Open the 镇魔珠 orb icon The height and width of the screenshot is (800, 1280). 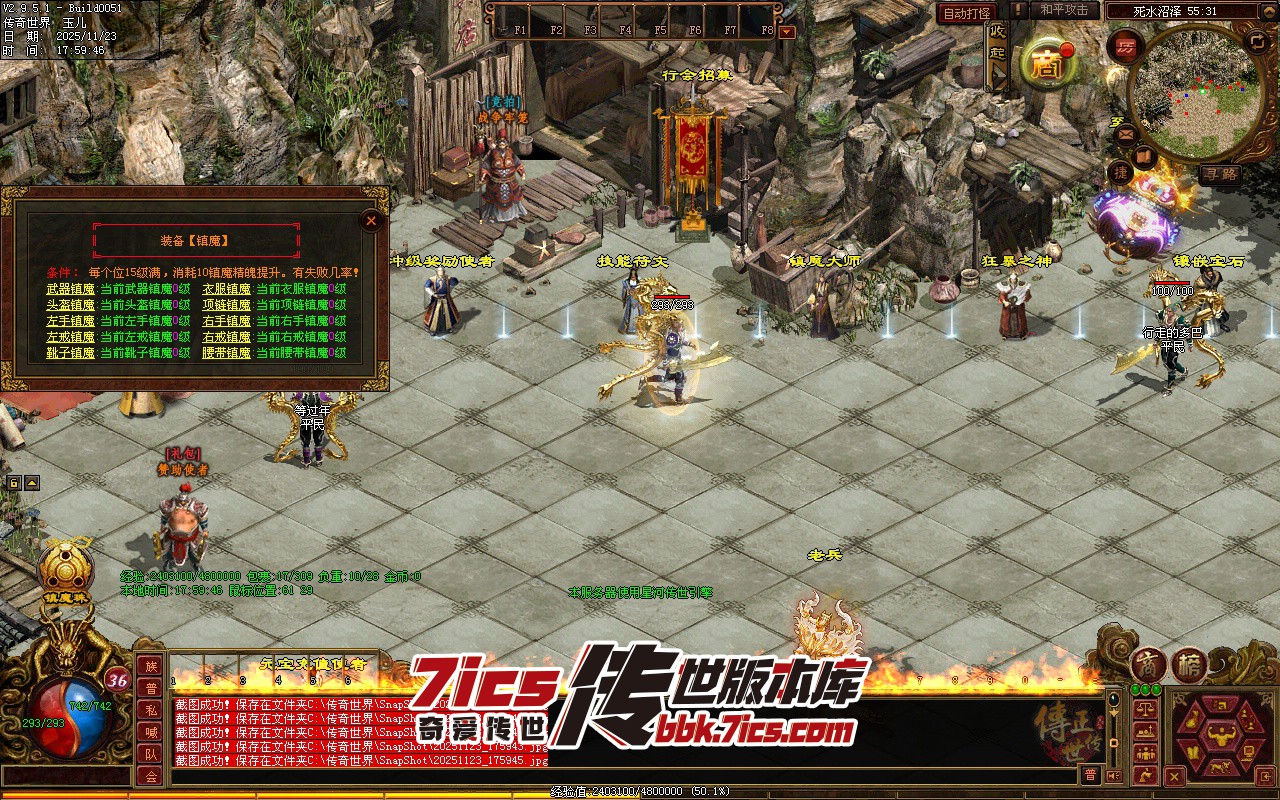point(65,570)
